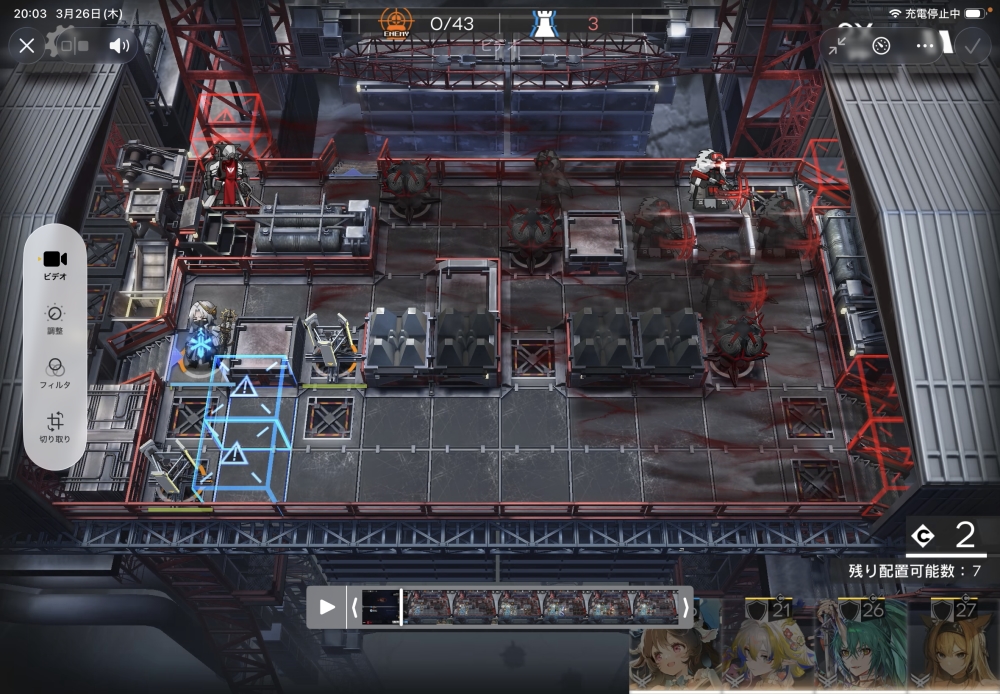Viewport: 1000px width, 694px height.
Task: Select the cost-21 blonde operator card
Action: (765, 645)
